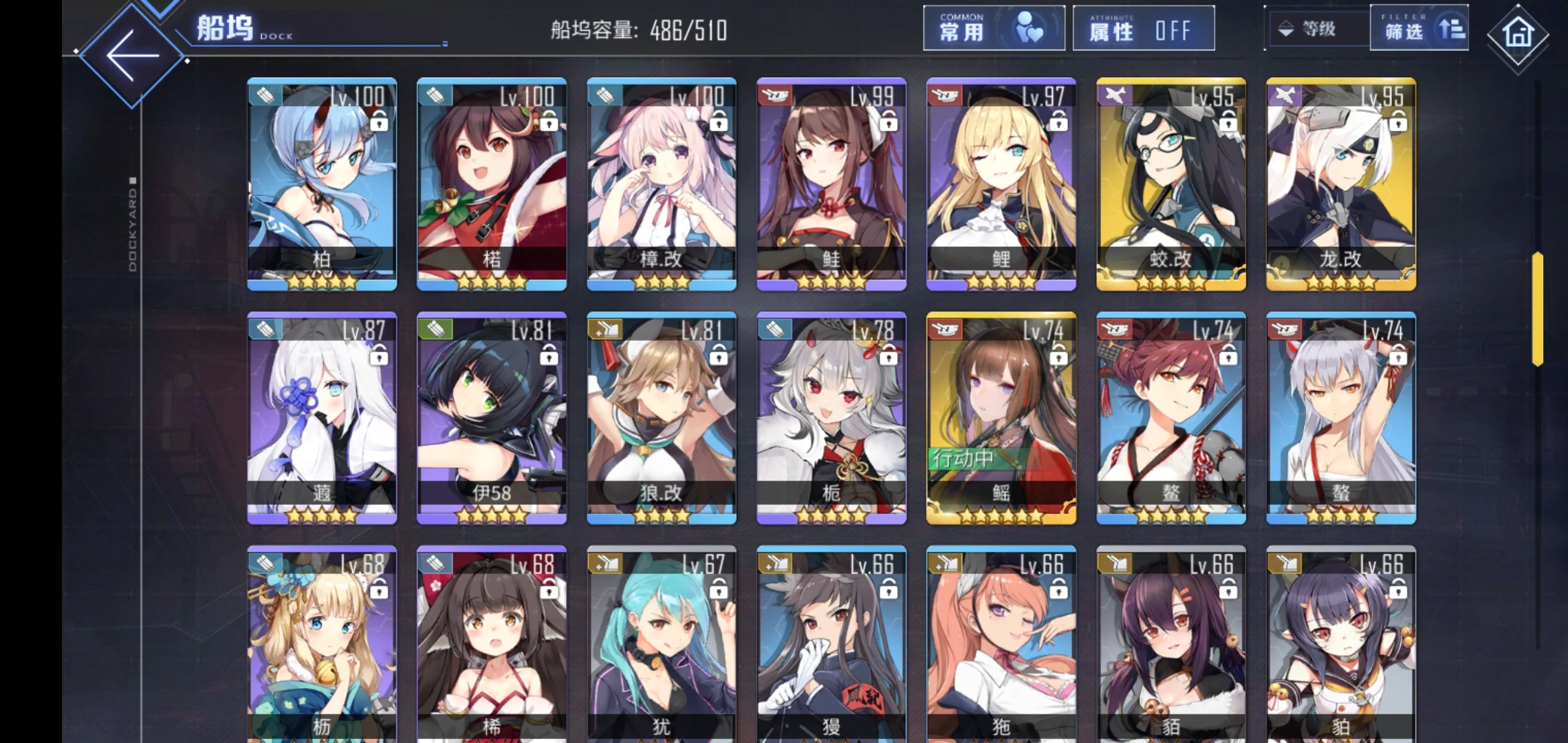Screen dimensions: 1568x743
Task: Return to the home screen
Action: coord(1517,34)
